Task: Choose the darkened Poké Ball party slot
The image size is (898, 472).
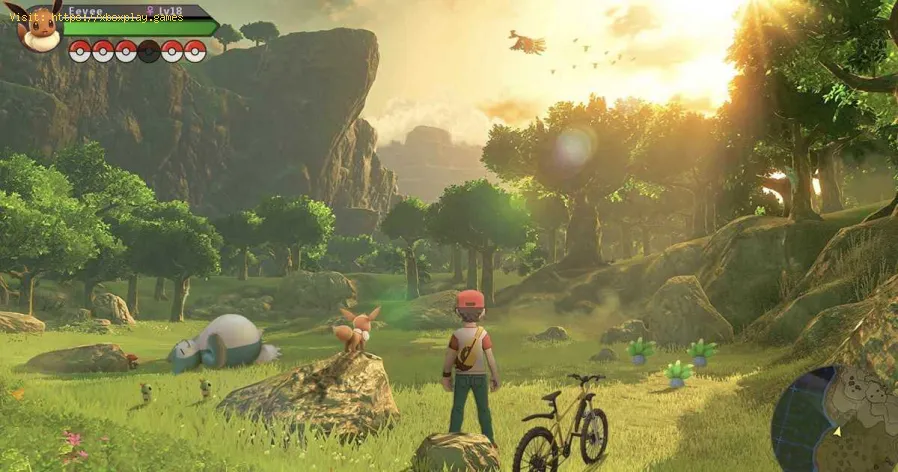Action: [x=149, y=51]
